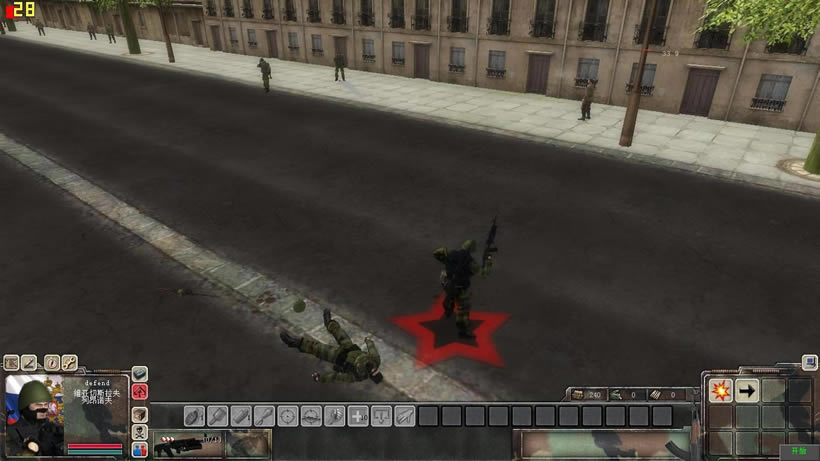Click the pencil icon above the portrait
The image size is (820, 461).
(x=31, y=363)
